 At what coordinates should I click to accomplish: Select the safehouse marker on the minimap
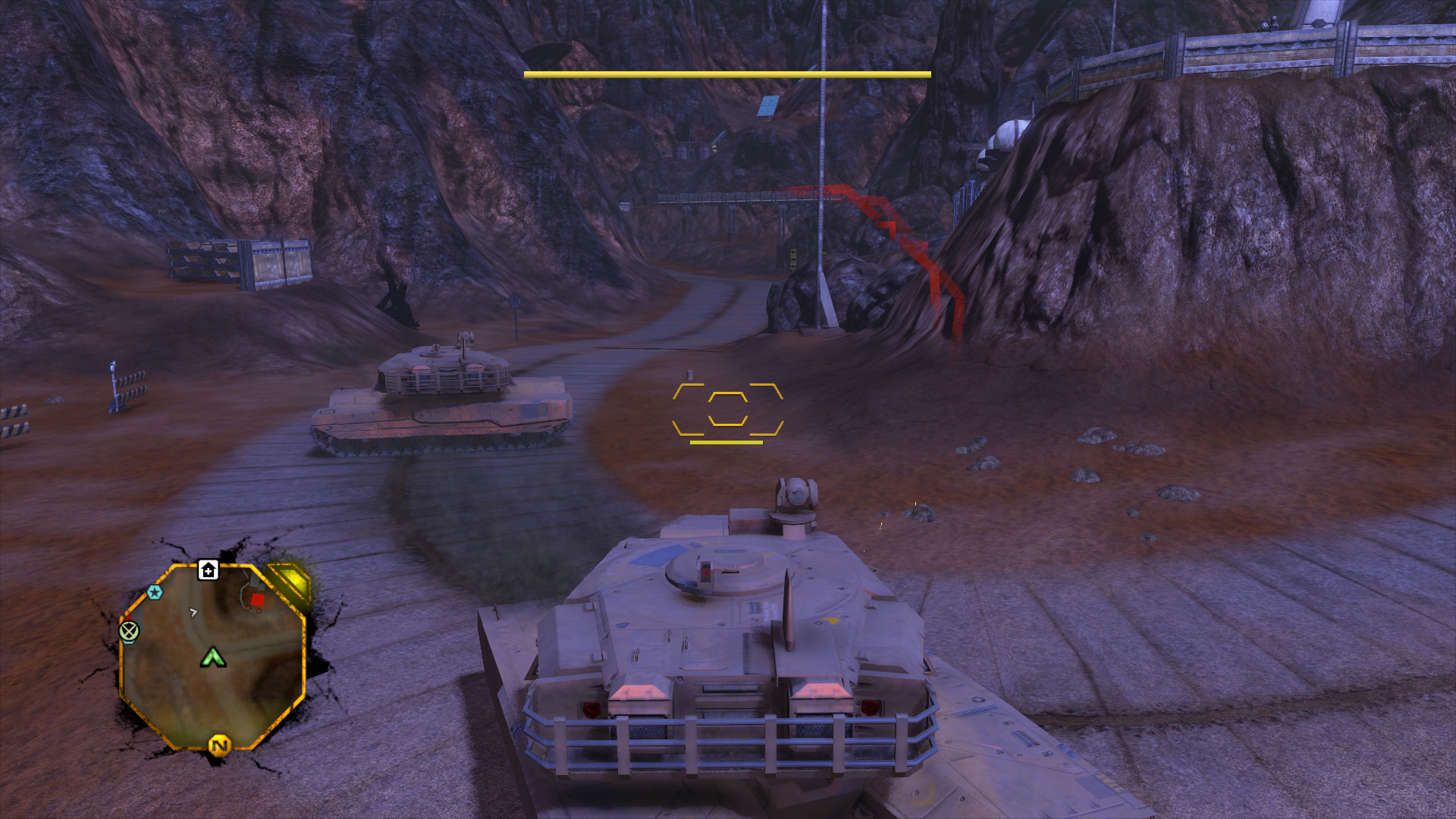[x=209, y=570]
